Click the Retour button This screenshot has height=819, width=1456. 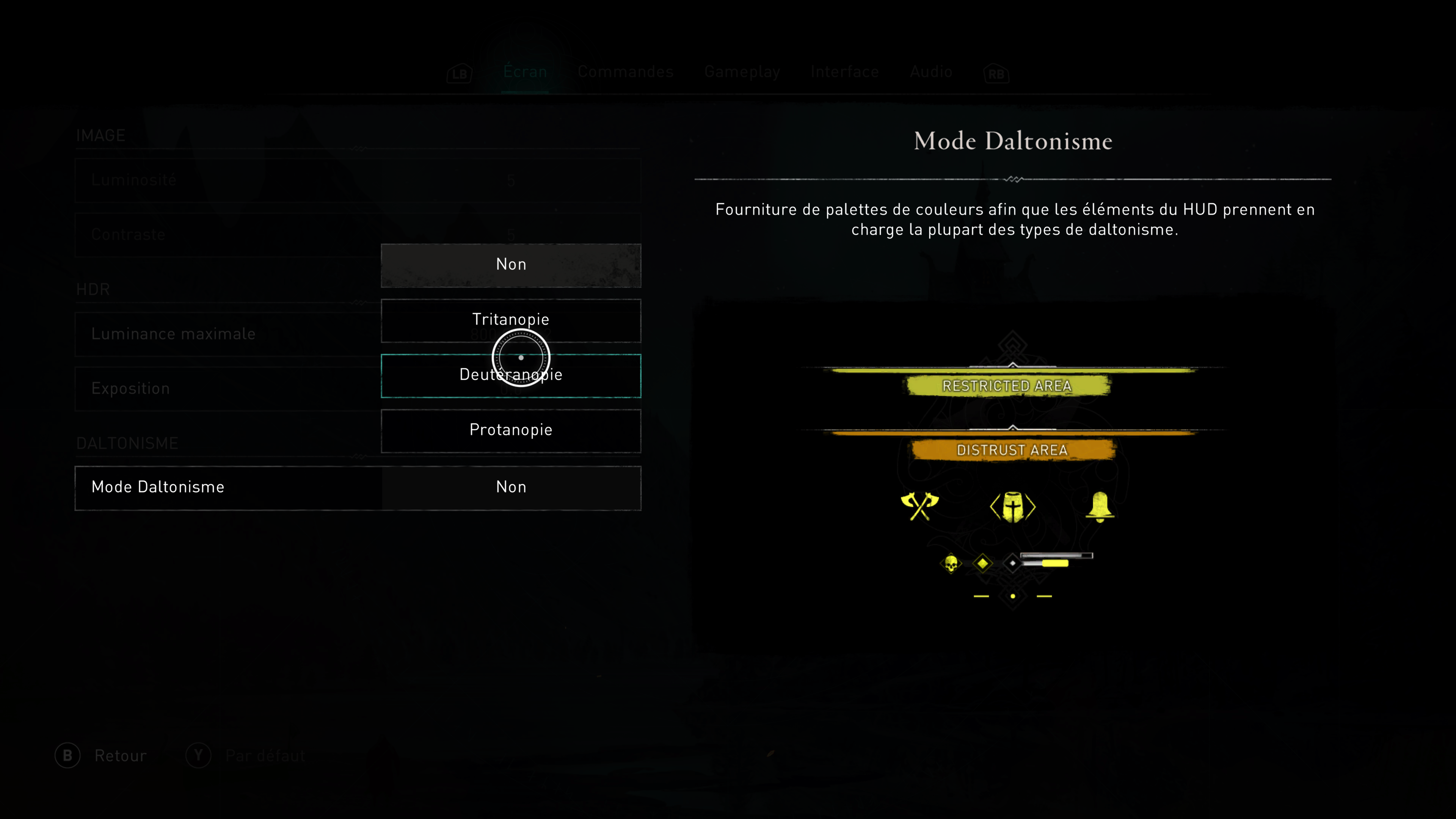pyautogui.click(x=102, y=756)
